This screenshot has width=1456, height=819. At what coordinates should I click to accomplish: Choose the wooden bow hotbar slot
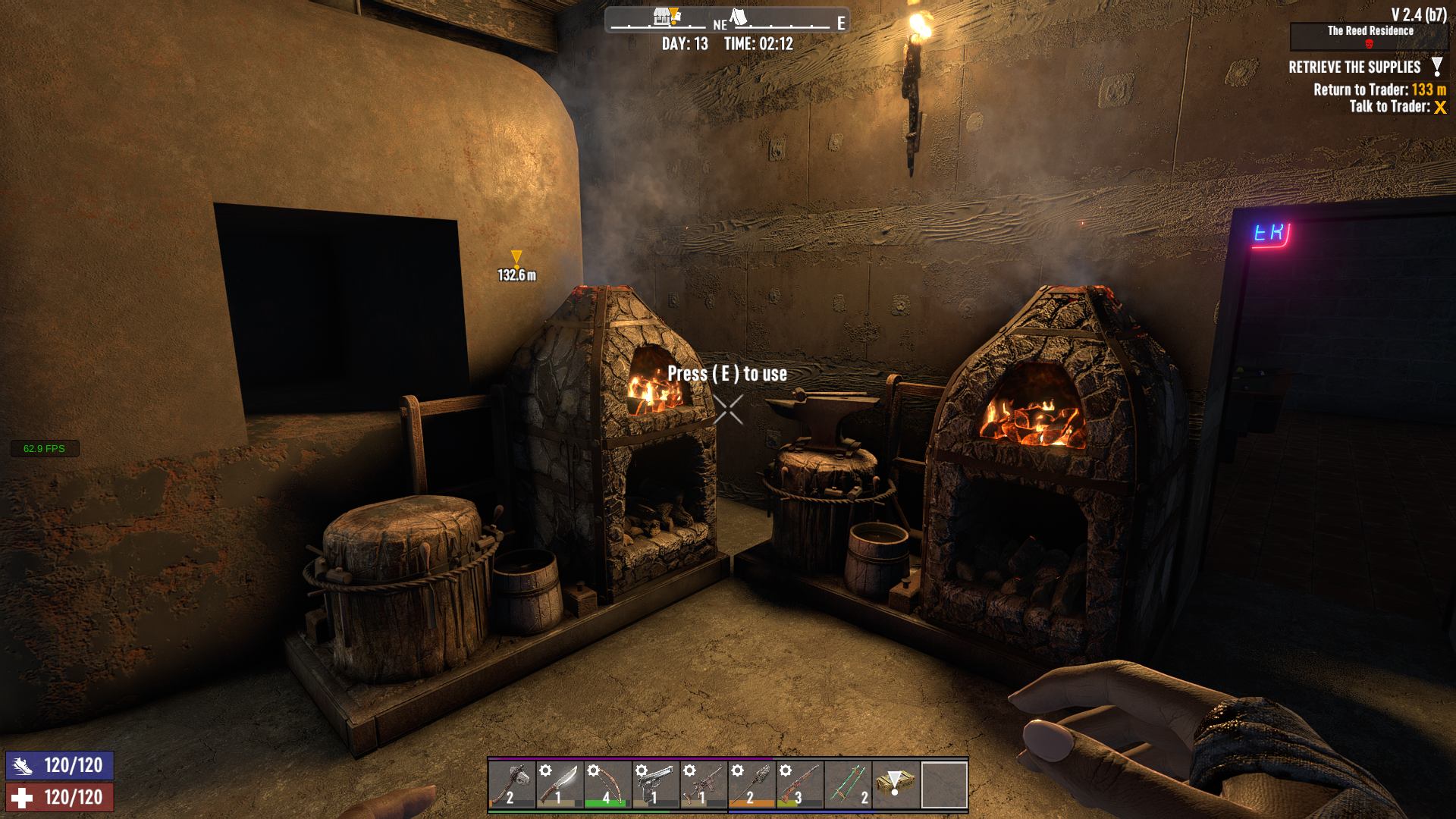click(x=607, y=784)
